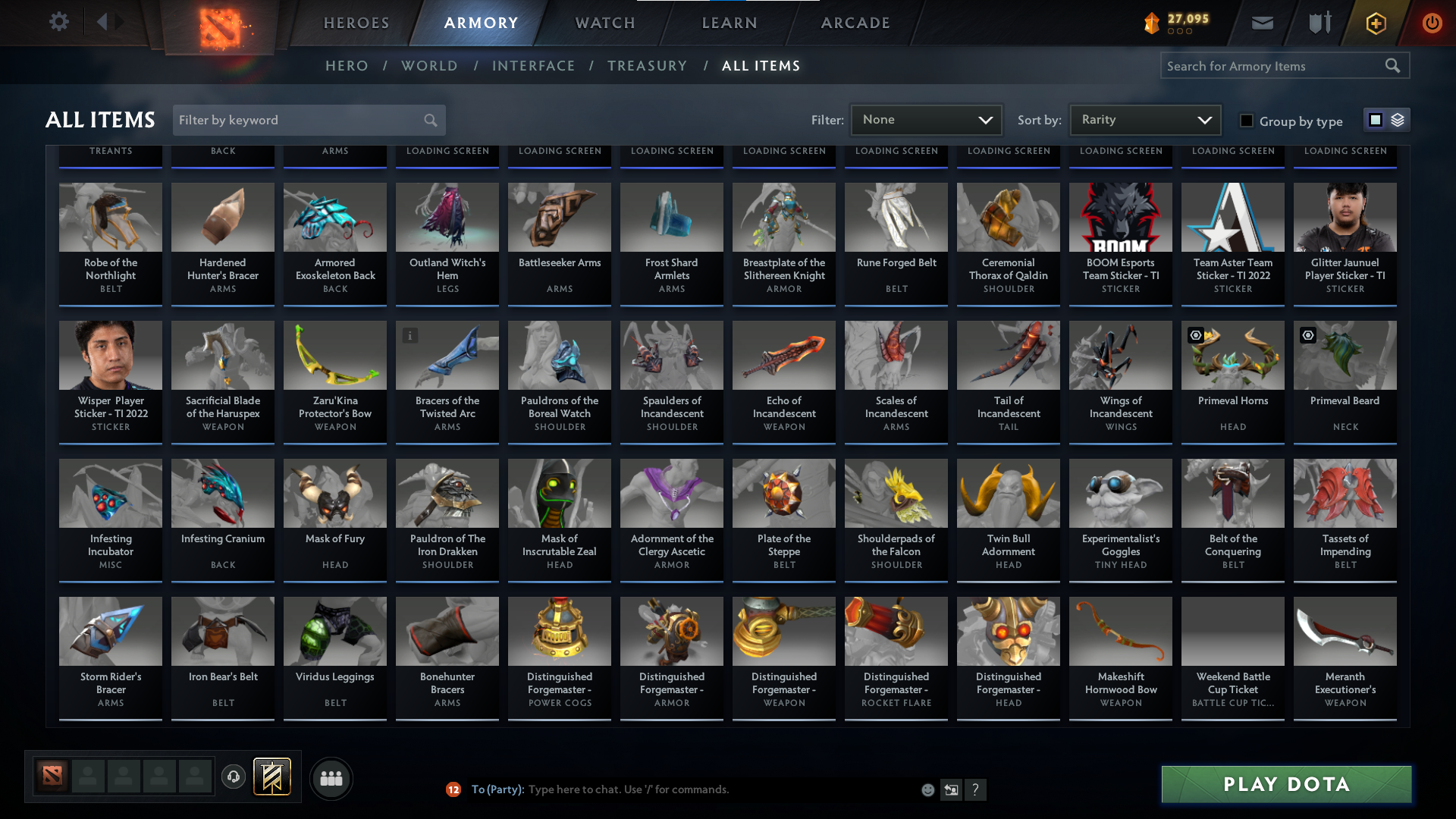Click the magnifier in Search for Armory Items
Viewport: 1456px width, 819px height.
[x=1393, y=65]
